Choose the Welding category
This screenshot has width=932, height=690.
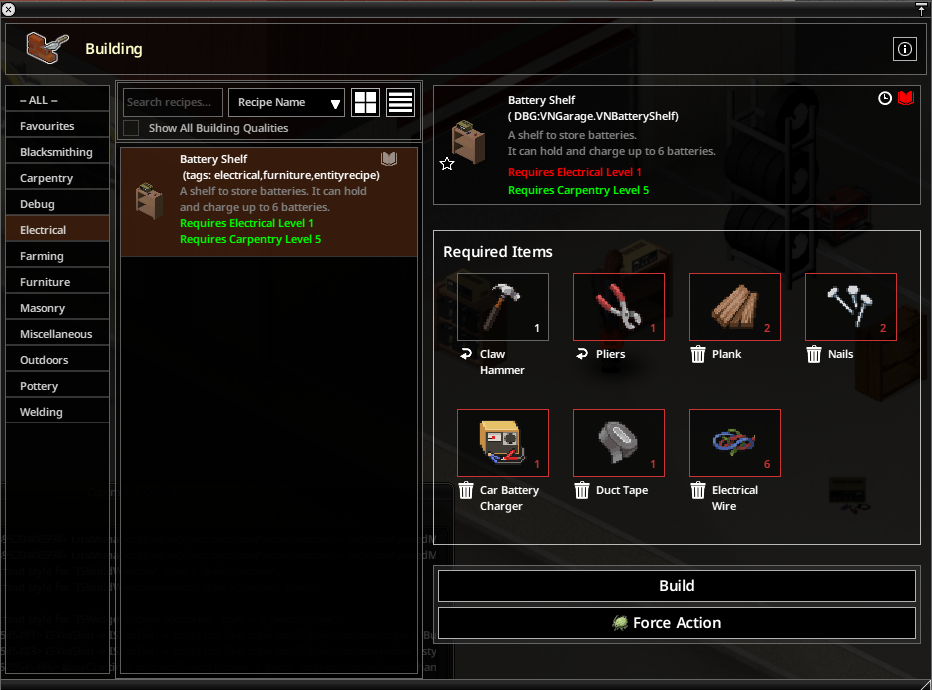click(58, 412)
